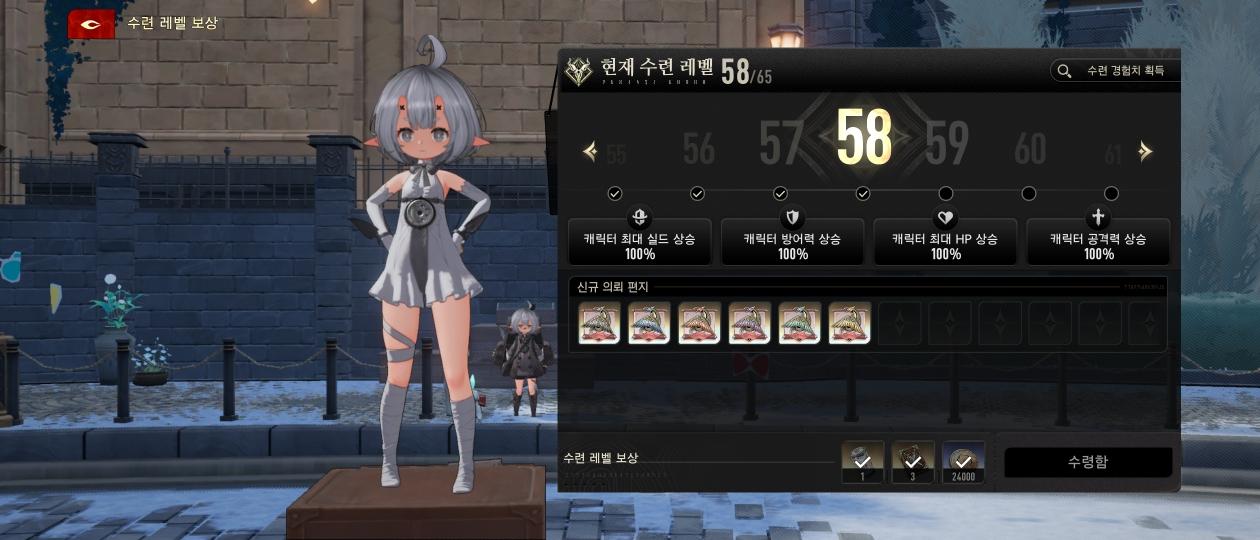
Task: Open the 수련 경험치 획득 search button
Action: pyautogui.click(x=1115, y=71)
